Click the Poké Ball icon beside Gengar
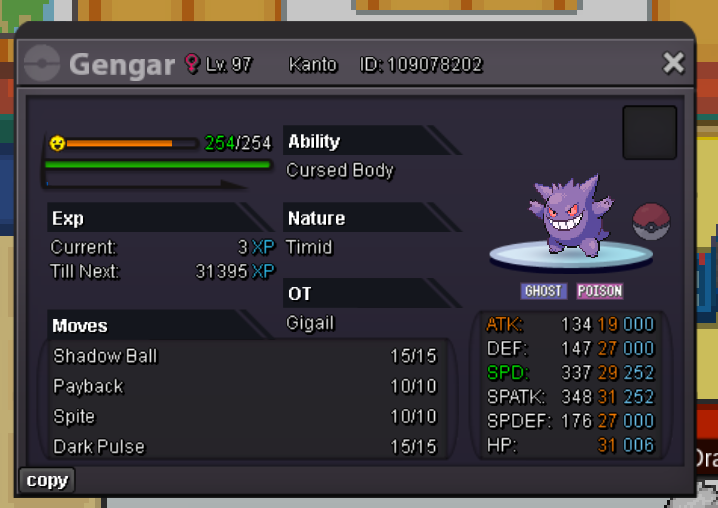 [651, 221]
